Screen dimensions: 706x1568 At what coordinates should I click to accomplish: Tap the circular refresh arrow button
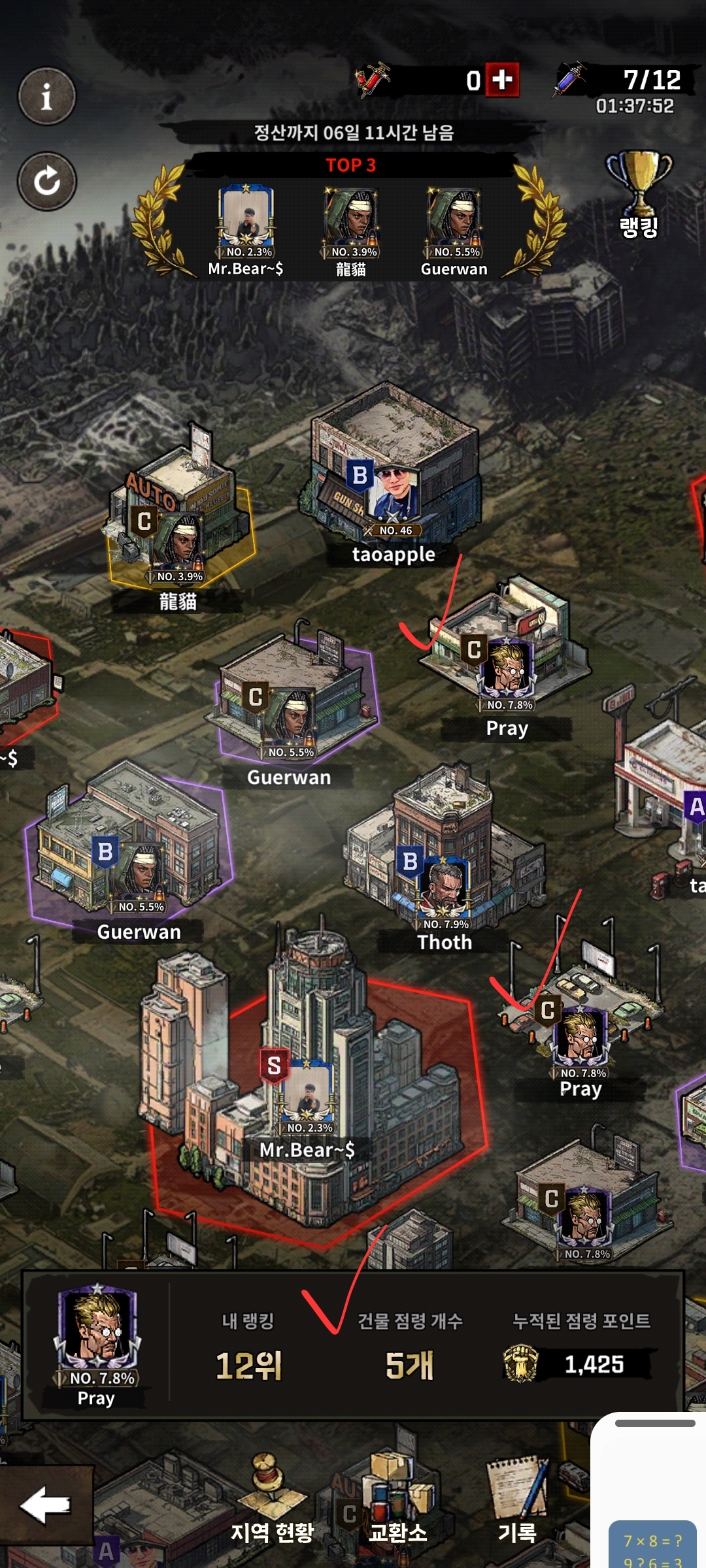pos(46,181)
